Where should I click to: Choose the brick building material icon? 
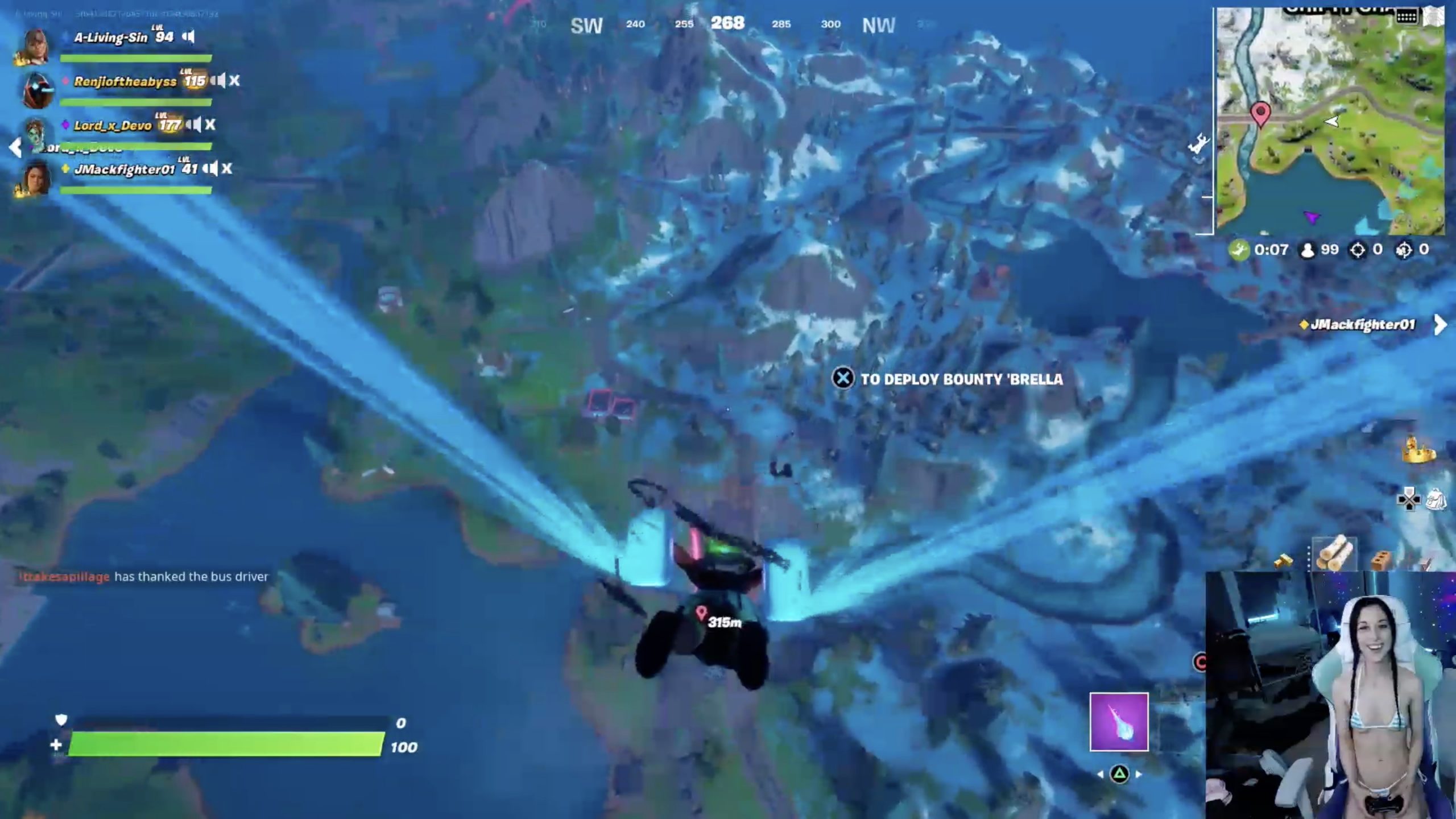click(1381, 561)
